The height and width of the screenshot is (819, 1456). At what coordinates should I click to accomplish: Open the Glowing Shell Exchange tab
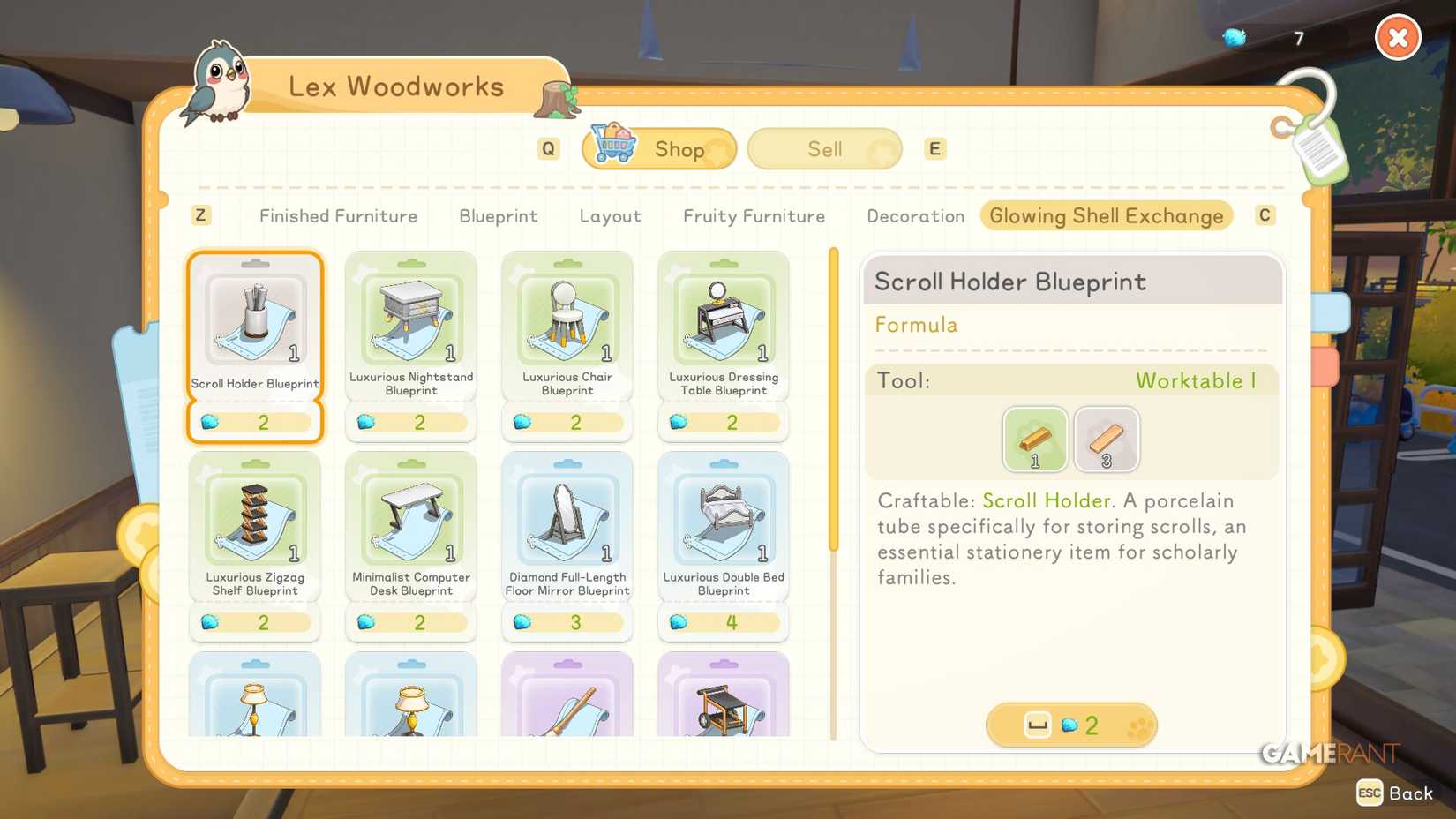click(1105, 215)
